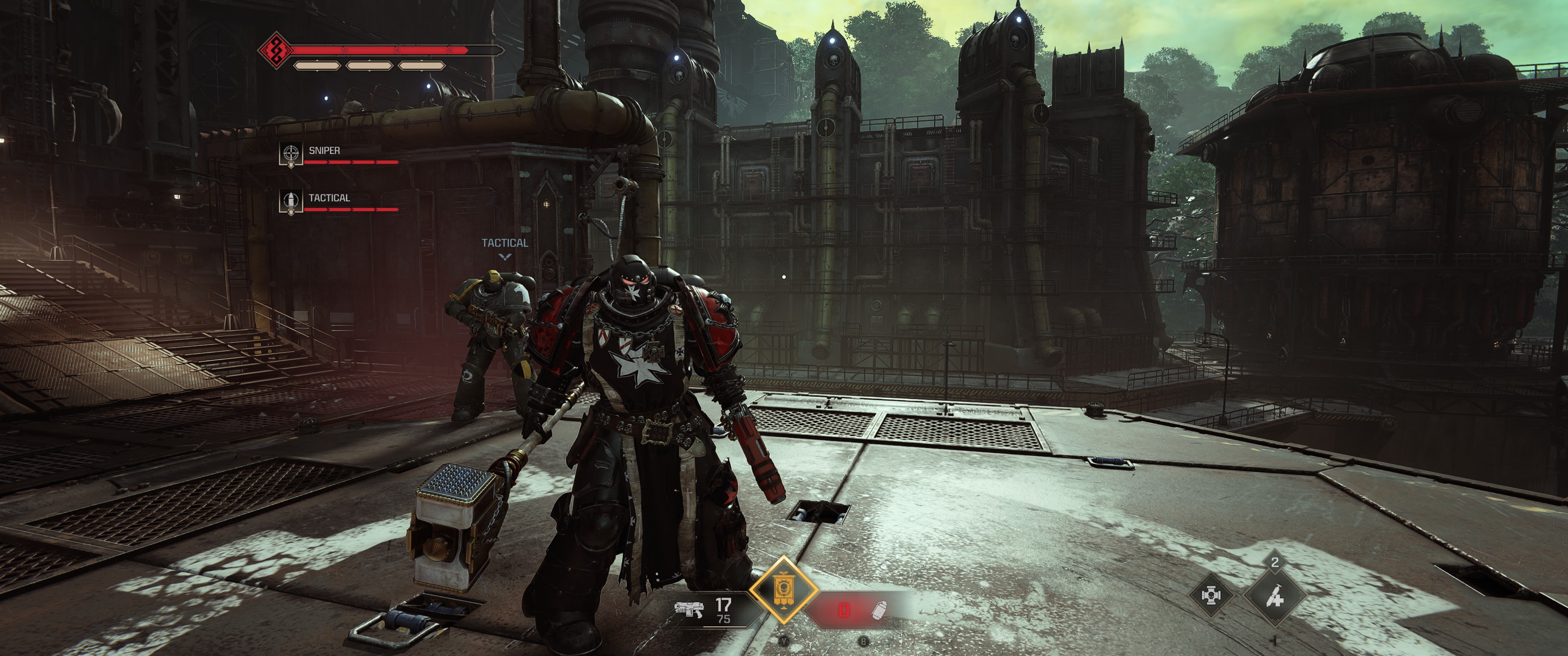Select the bolt pistol weapon icon
The image size is (1568, 656).
(688, 609)
